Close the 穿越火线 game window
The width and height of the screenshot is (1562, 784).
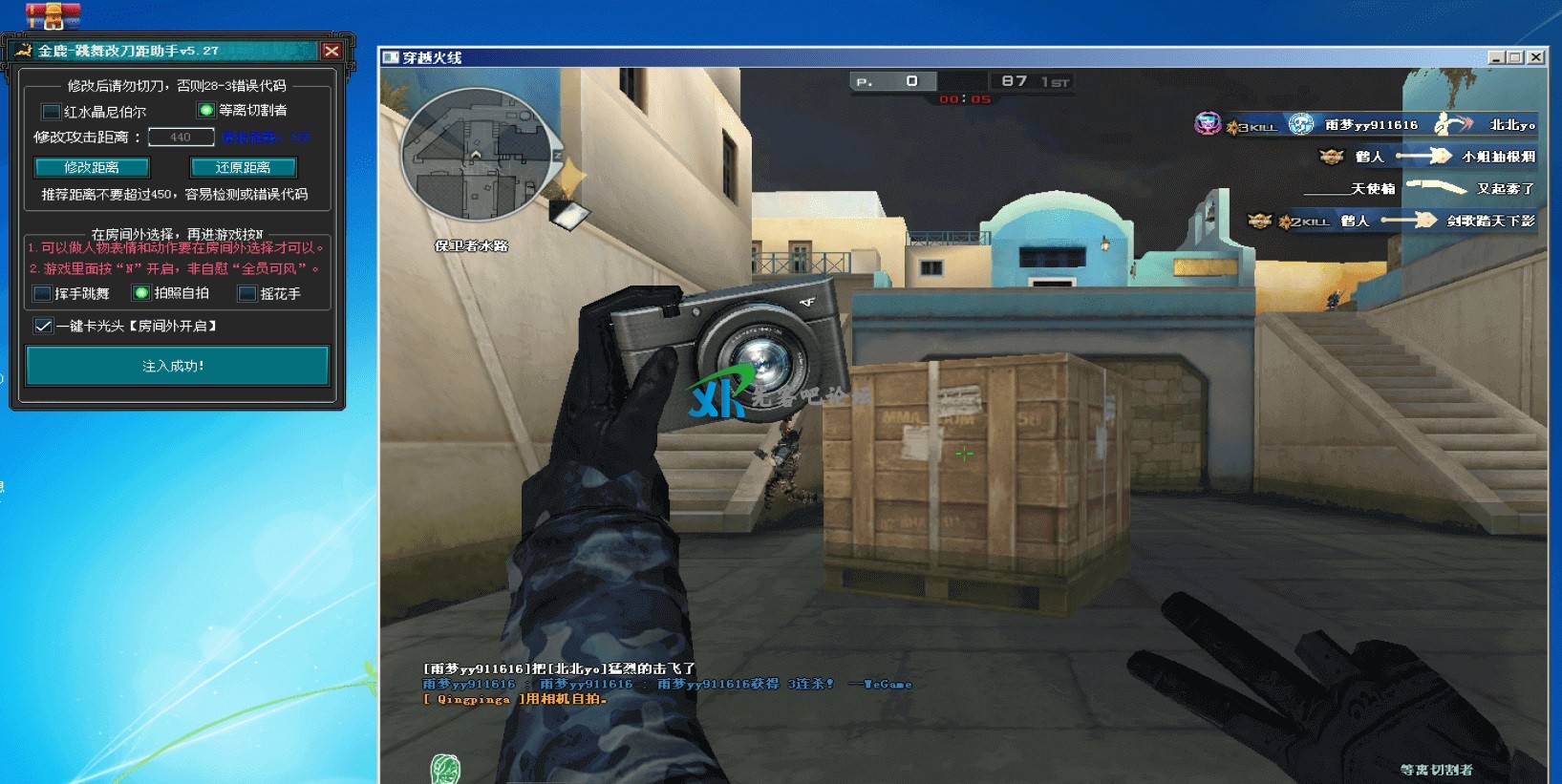click(1535, 57)
